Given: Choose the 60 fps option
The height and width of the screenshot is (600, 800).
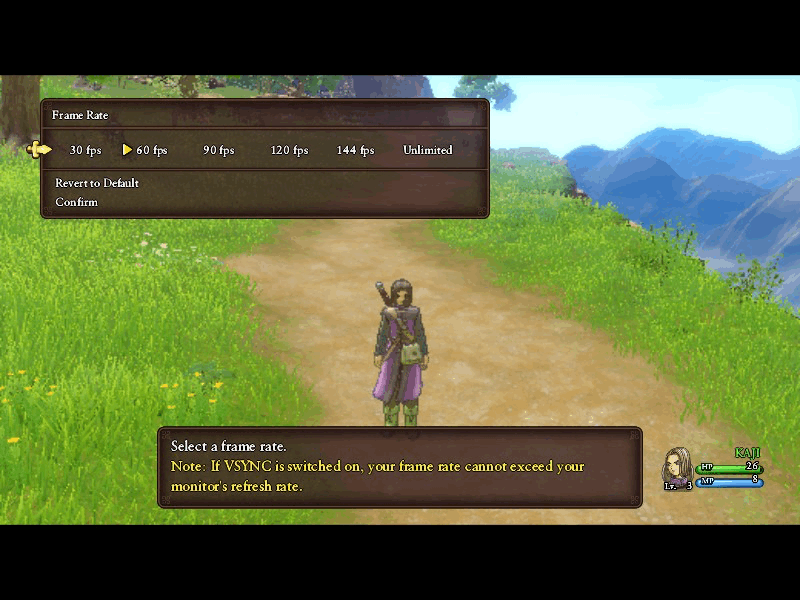Looking at the screenshot, I should [152, 150].
